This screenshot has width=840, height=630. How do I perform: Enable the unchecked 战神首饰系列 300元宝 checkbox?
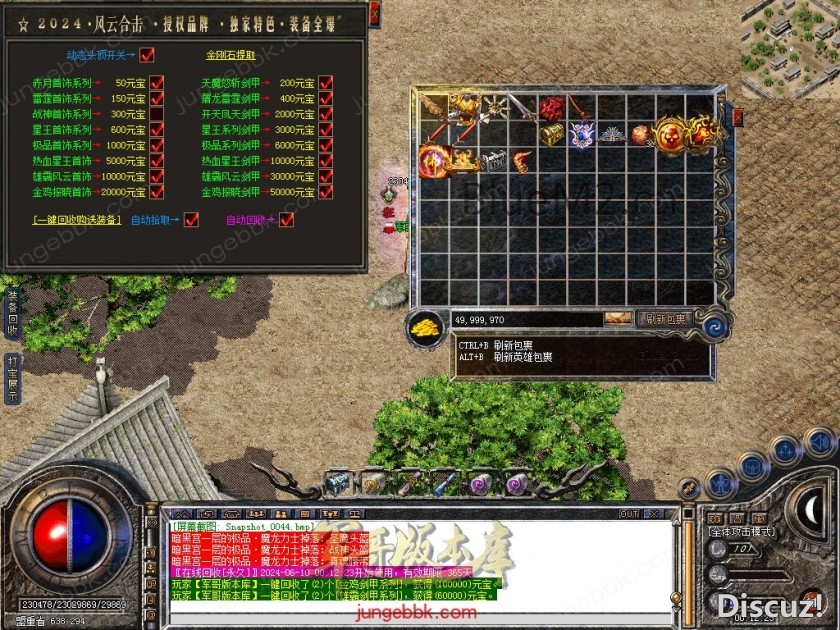156,114
